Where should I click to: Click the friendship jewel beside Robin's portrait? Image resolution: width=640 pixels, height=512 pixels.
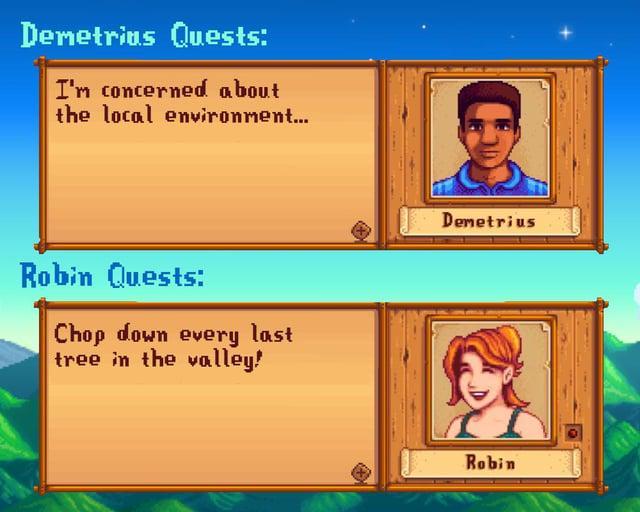pyautogui.click(x=572, y=433)
